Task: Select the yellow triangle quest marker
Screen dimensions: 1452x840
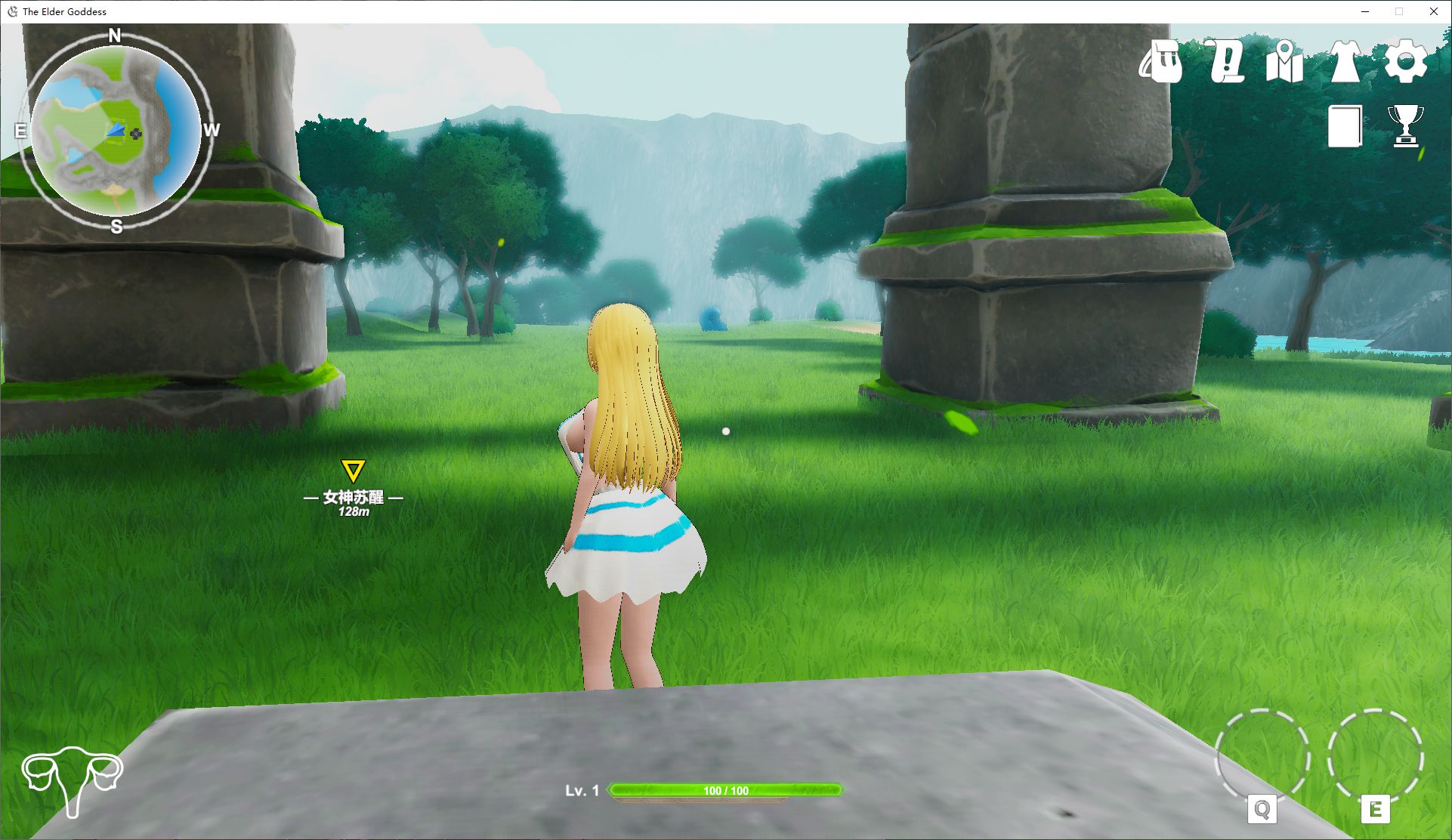Action: (x=353, y=471)
